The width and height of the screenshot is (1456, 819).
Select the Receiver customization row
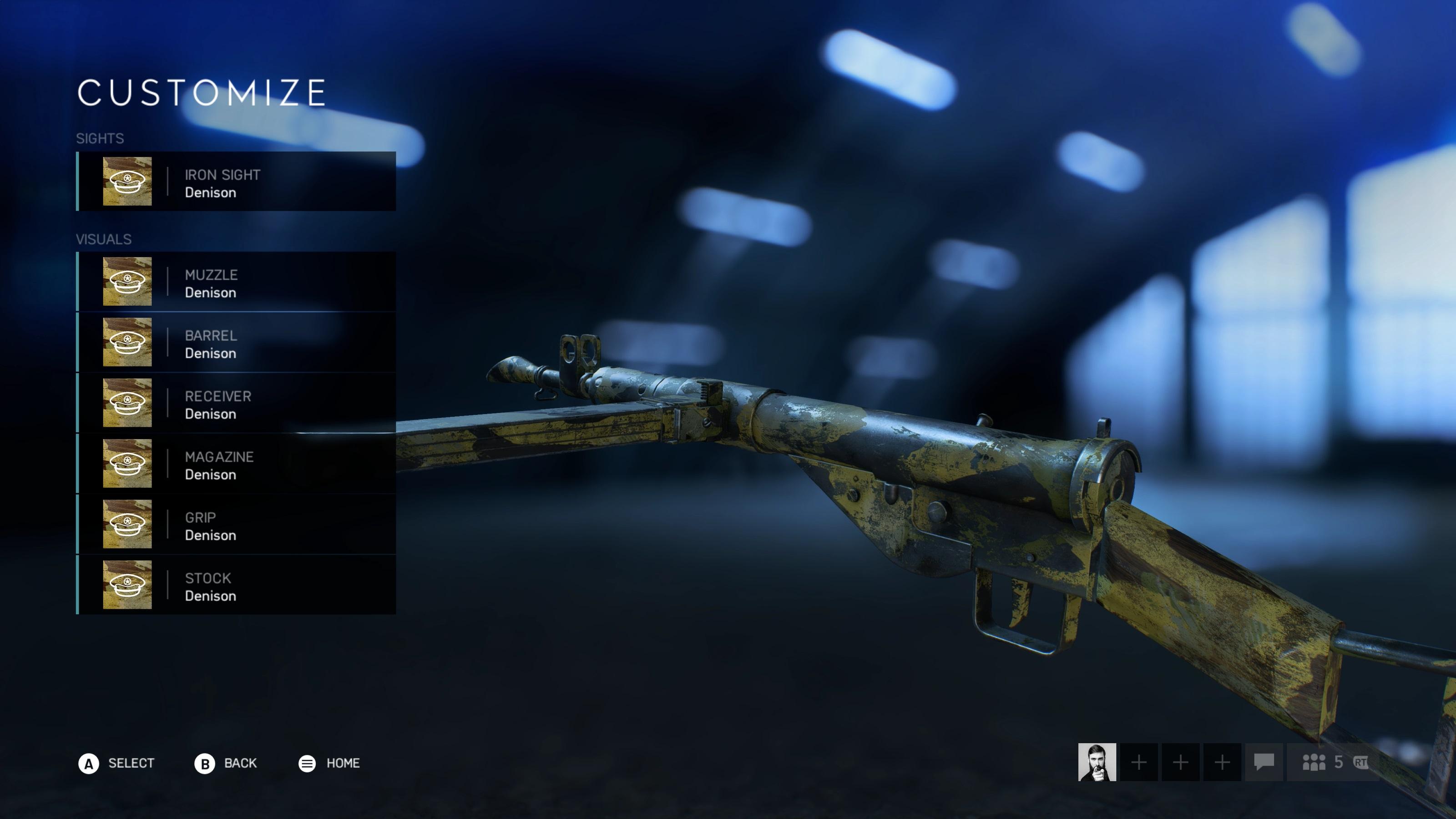(236, 403)
